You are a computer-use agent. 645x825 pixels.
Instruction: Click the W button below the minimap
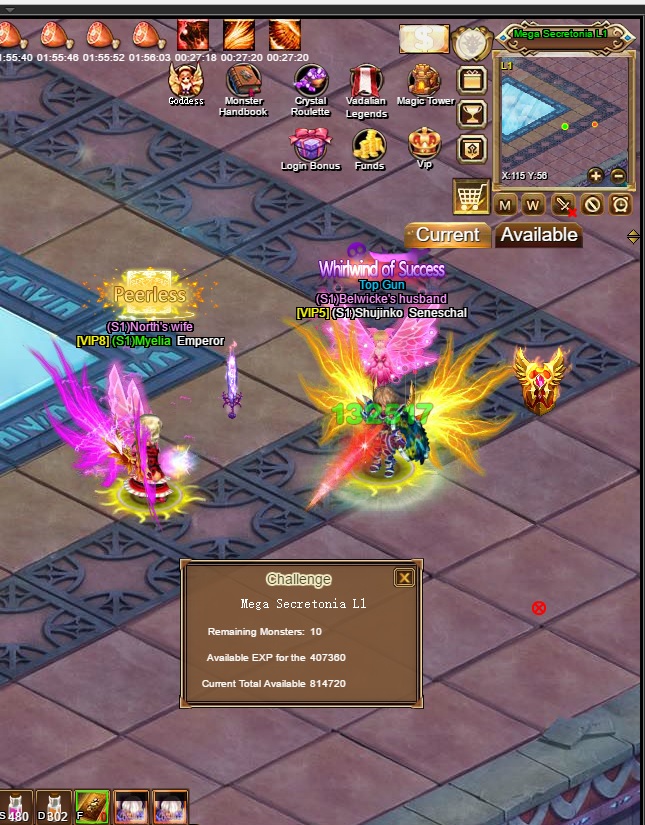tap(533, 205)
